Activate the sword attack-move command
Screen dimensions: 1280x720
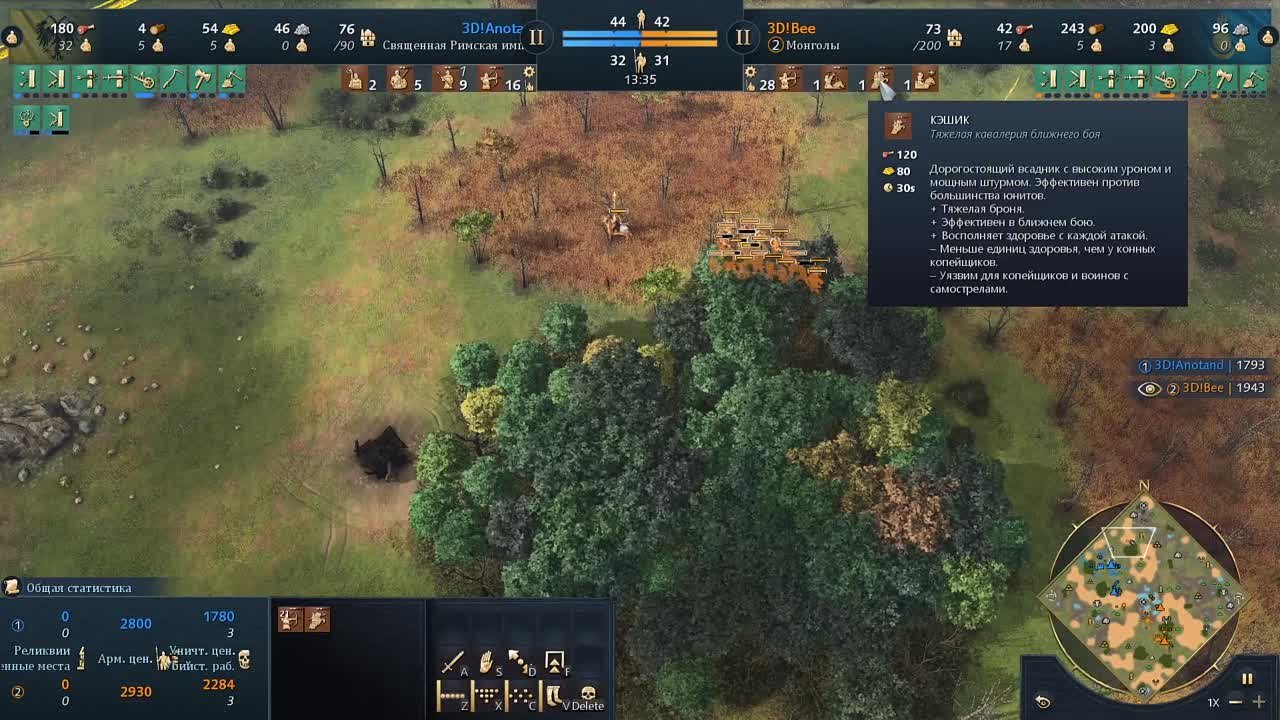(x=453, y=662)
